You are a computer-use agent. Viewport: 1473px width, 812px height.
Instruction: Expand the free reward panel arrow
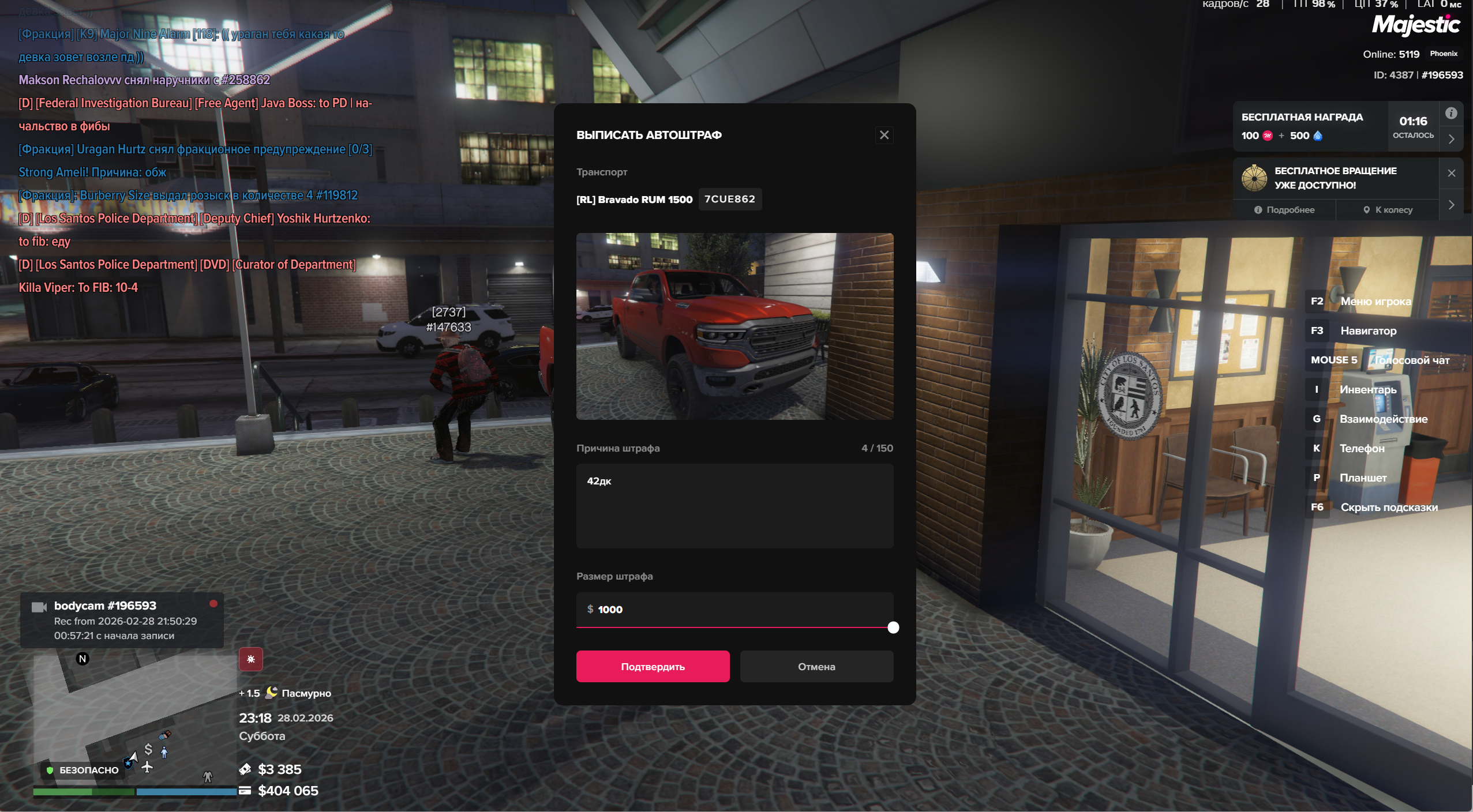pyautogui.click(x=1452, y=139)
